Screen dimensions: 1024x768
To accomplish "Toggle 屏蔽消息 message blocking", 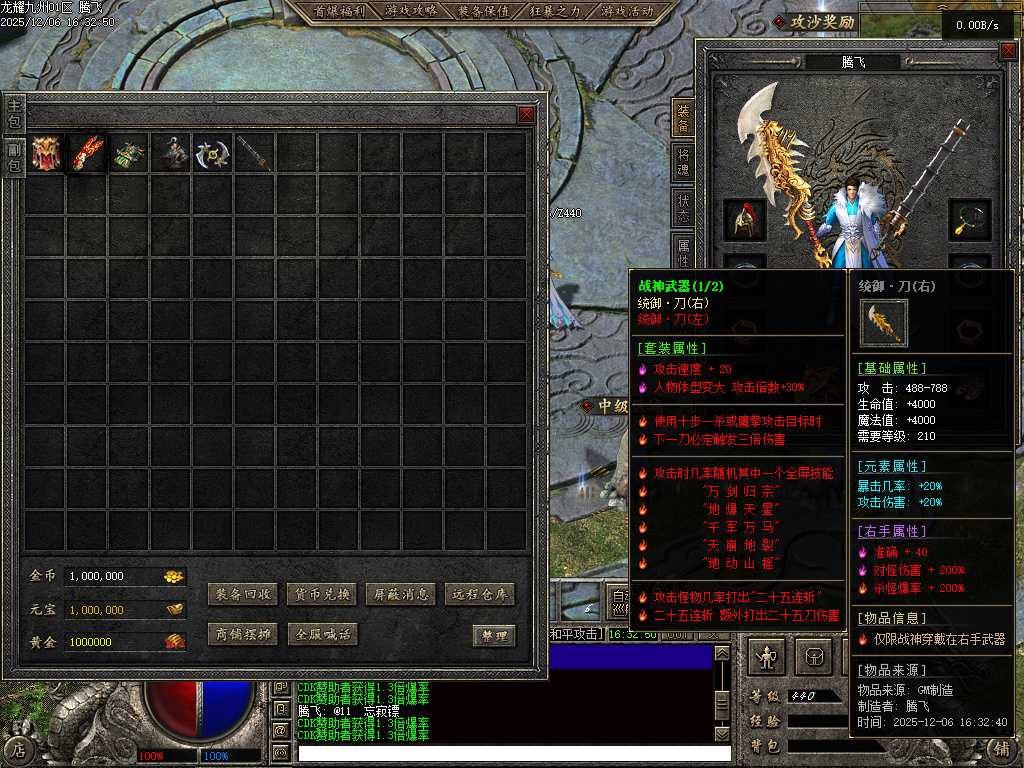I will (400, 594).
